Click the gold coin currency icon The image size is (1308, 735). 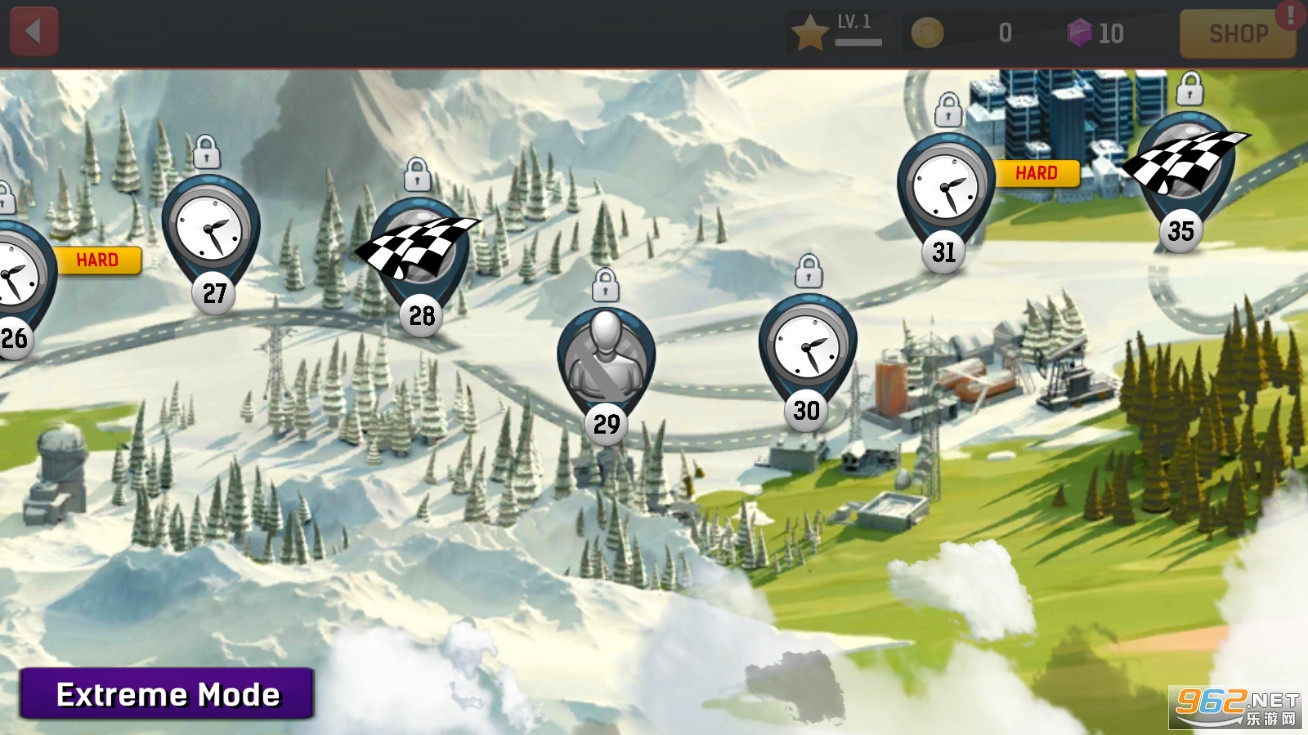[x=927, y=34]
